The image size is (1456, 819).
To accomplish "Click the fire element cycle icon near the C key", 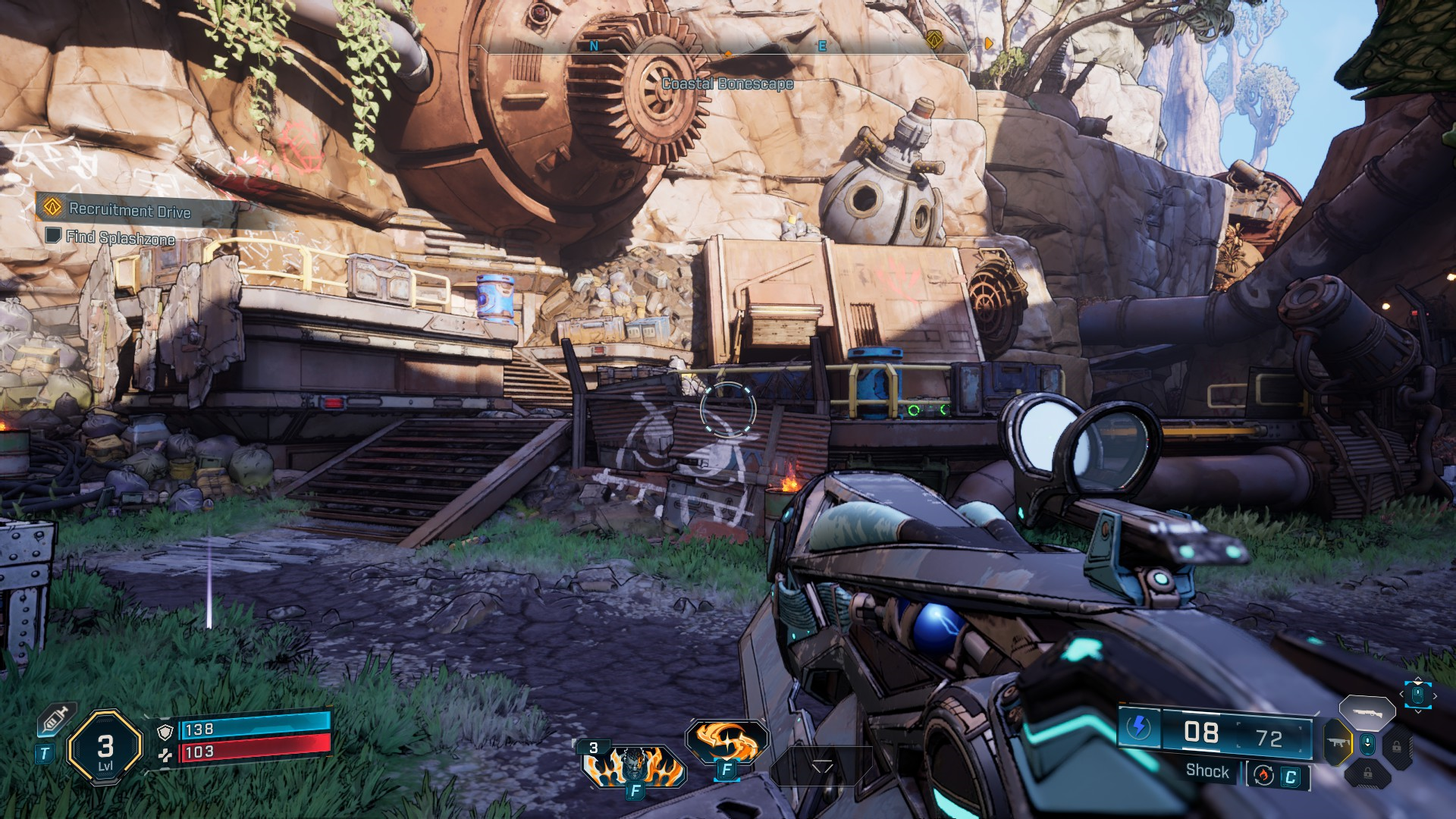I will pos(1264,776).
